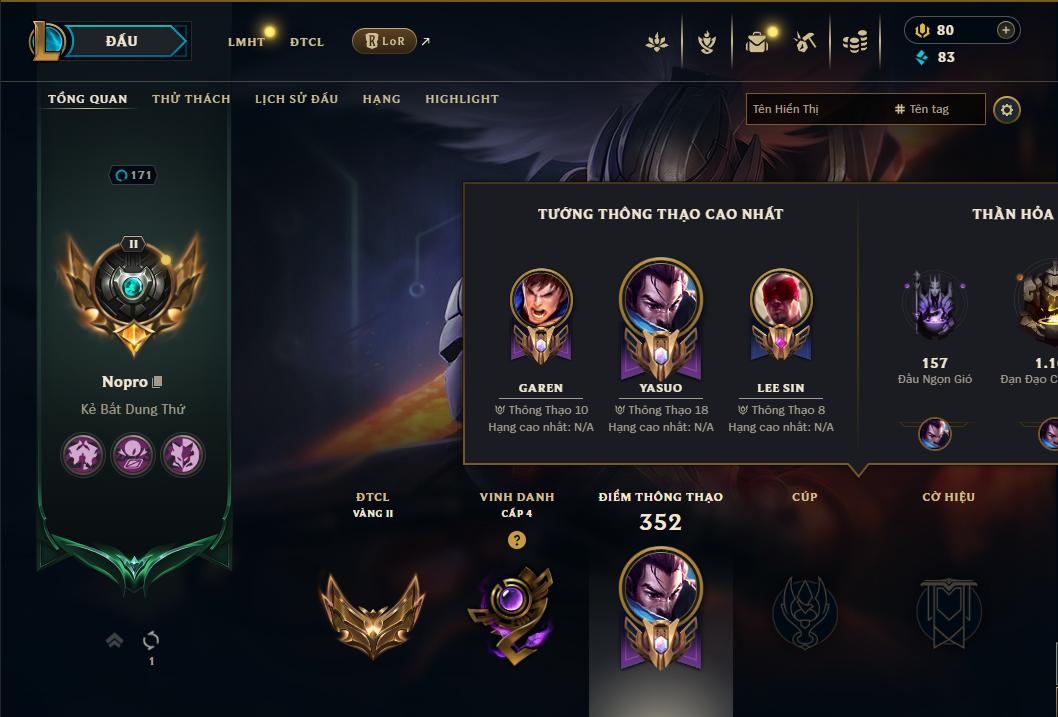Open the CÚP trophy emblem

804,611
